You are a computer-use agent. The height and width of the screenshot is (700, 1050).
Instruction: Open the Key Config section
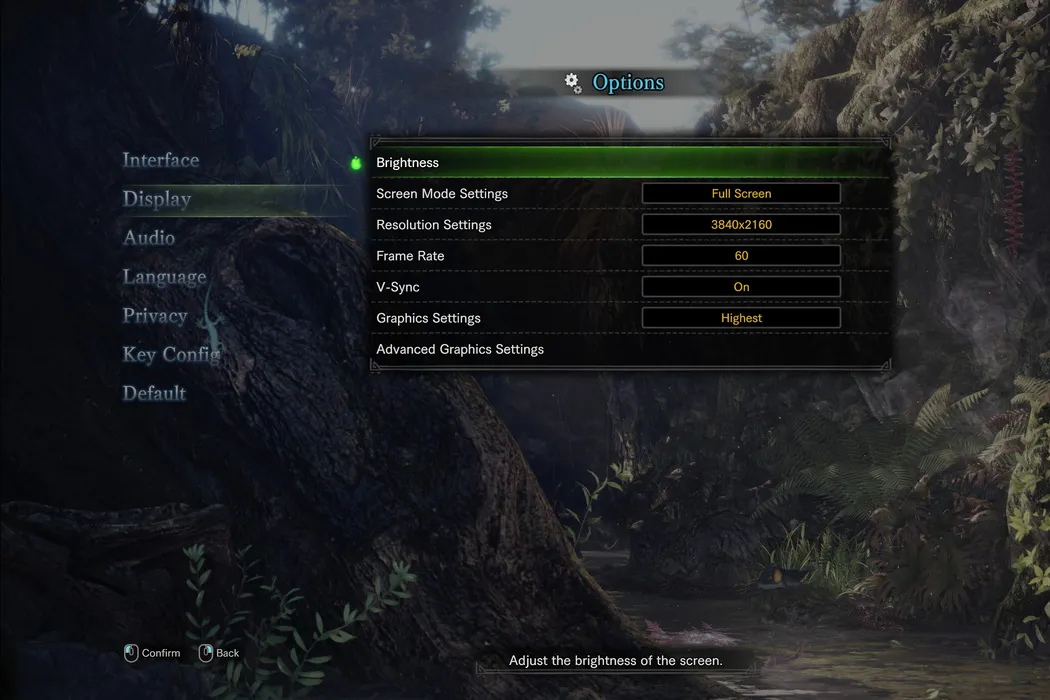(x=171, y=355)
